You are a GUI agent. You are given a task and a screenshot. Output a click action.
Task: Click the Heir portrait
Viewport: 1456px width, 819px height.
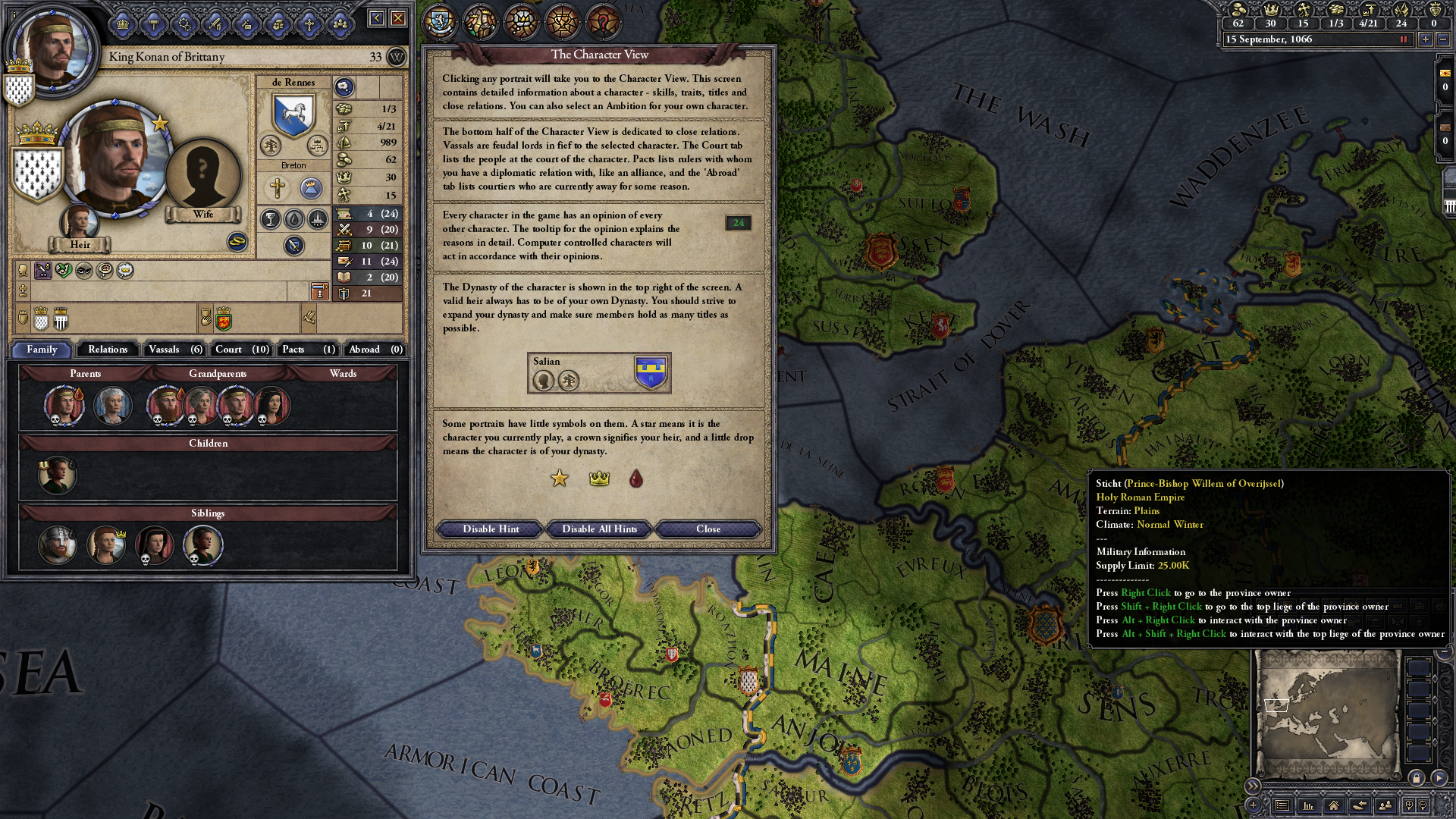point(79,222)
